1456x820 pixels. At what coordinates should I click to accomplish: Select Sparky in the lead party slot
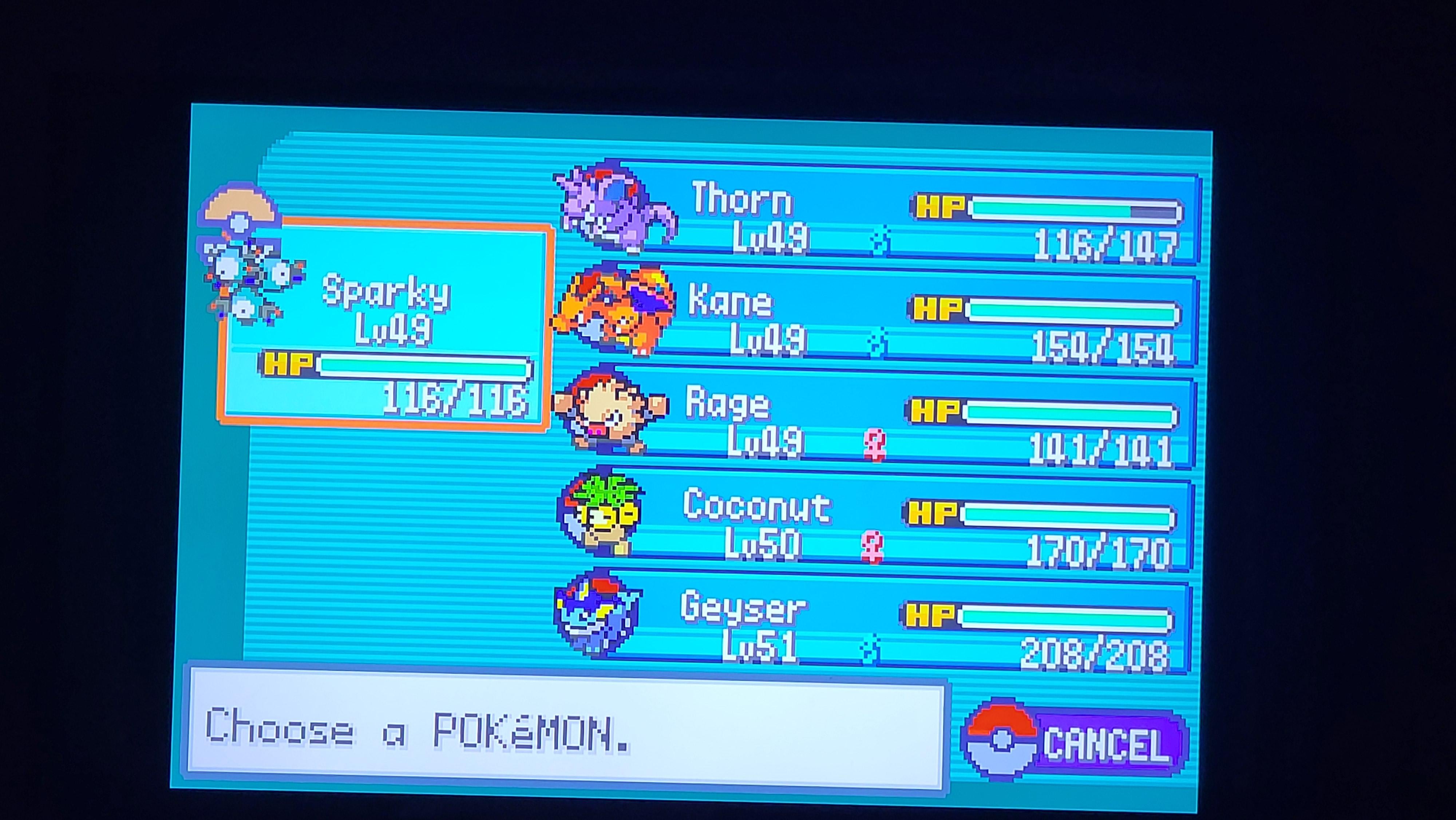(384, 322)
